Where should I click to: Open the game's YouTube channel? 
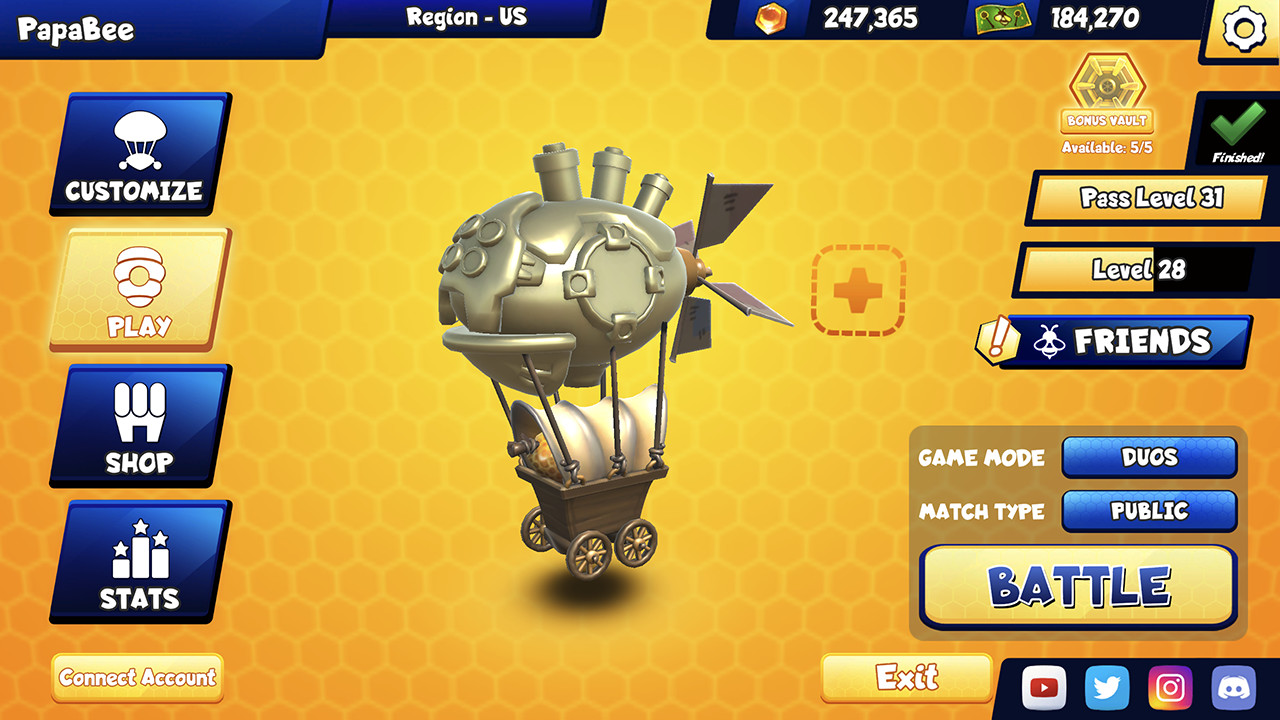coord(1044,687)
